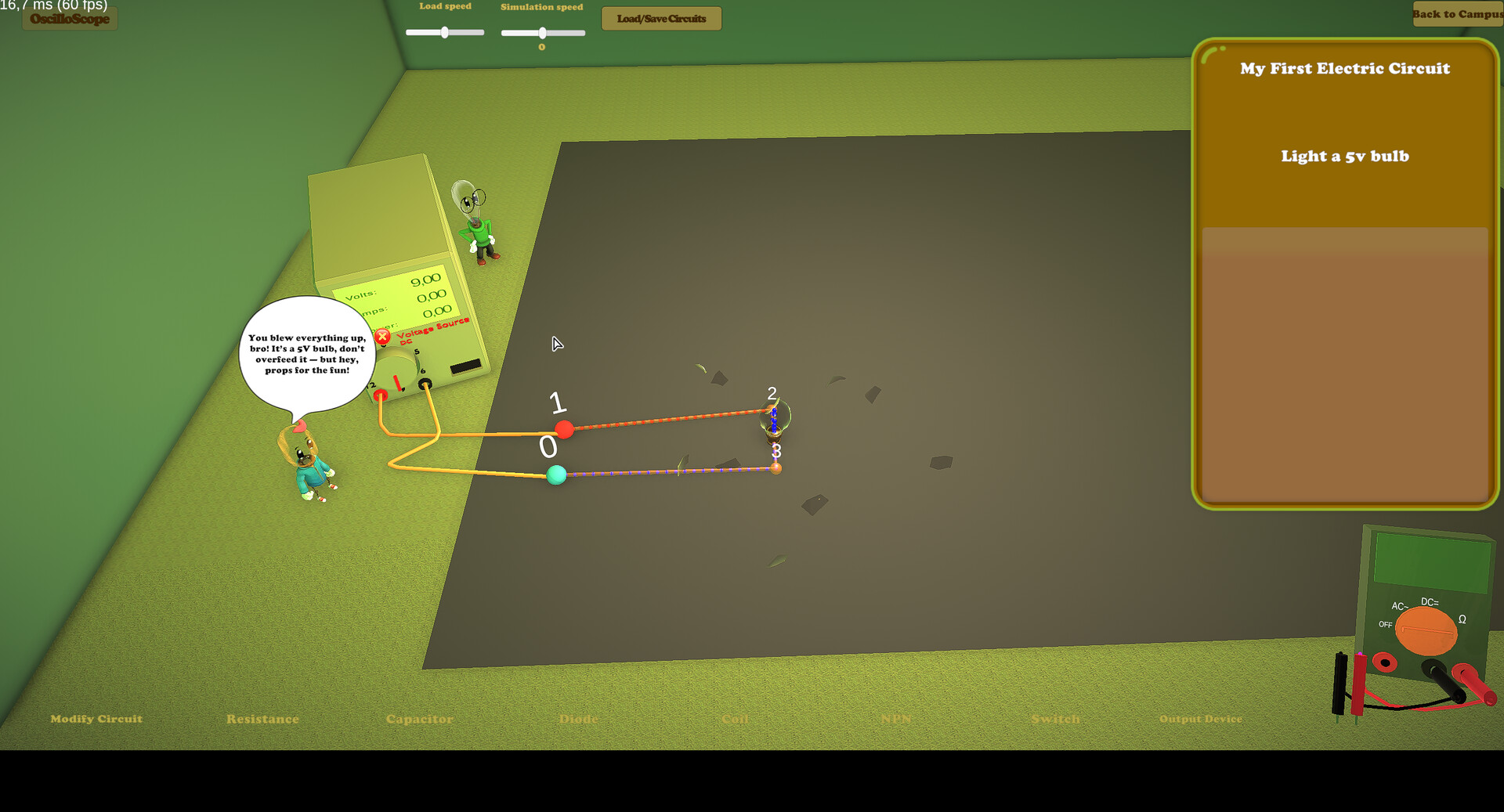The image size is (1504, 812).
Task: Click the Simulation speed slider handle
Action: (542, 33)
